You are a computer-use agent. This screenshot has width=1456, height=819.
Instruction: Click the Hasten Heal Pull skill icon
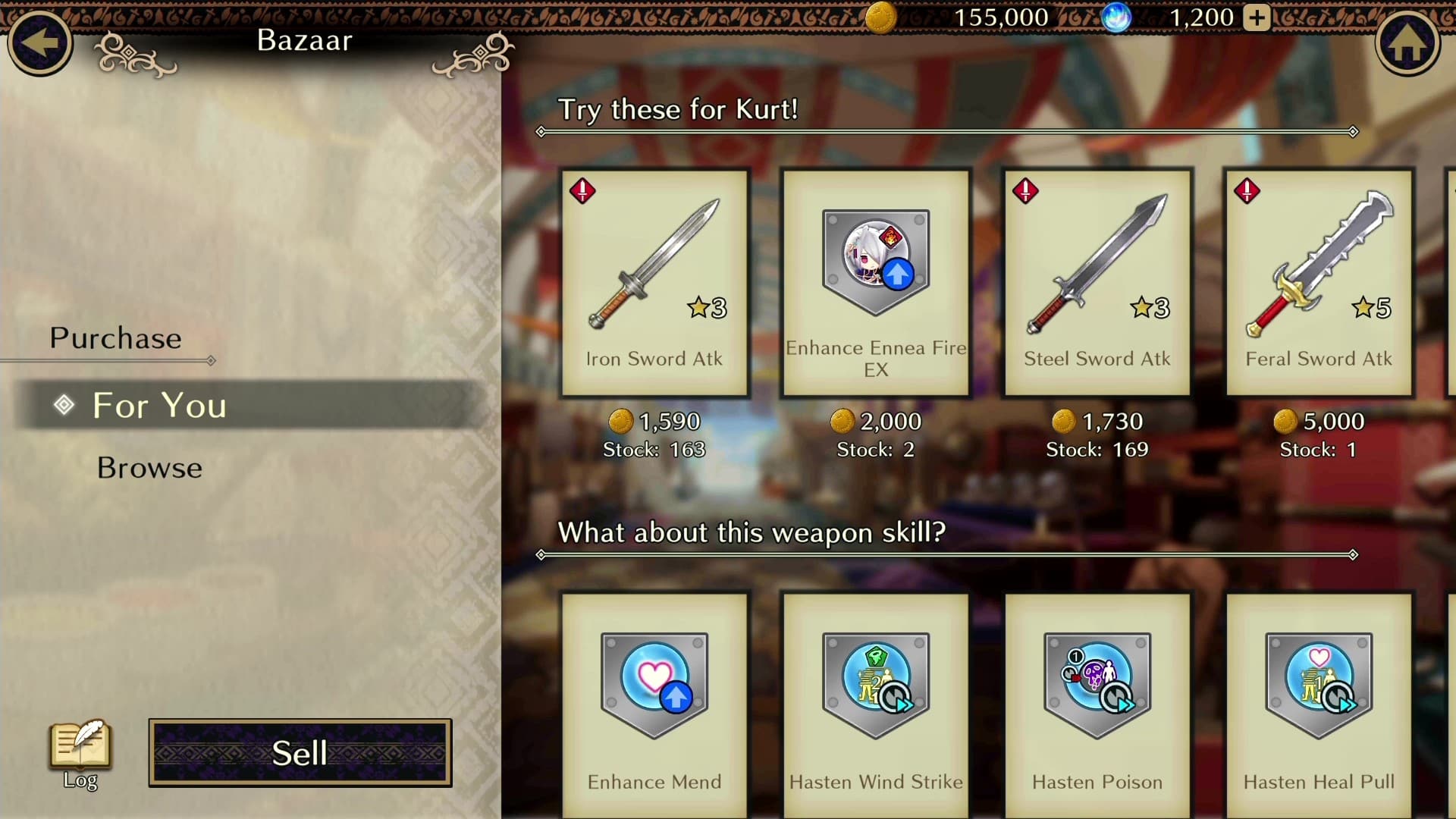coord(1319,682)
